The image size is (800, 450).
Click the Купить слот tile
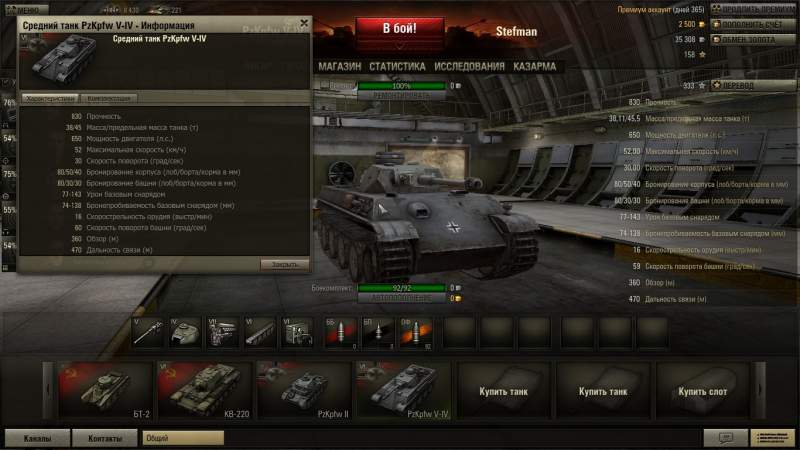click(x=701, y=389)
